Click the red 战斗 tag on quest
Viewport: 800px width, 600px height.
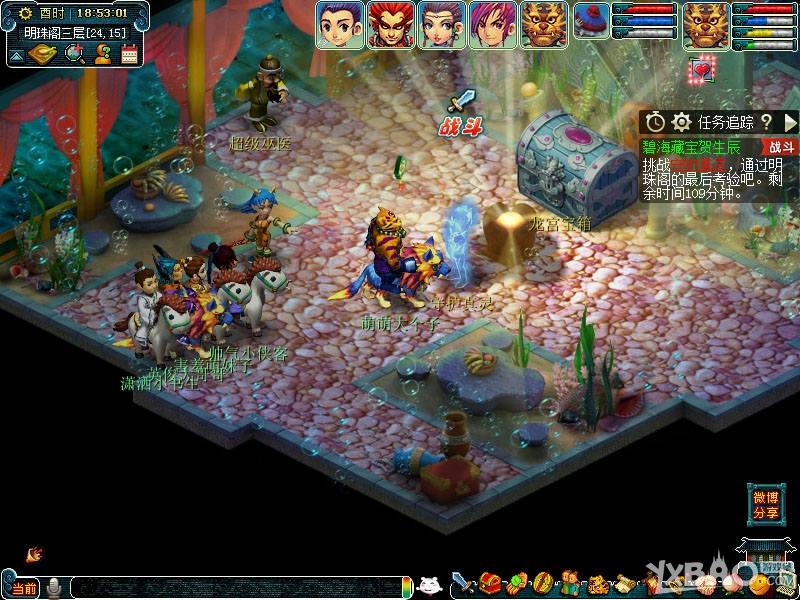781,147
